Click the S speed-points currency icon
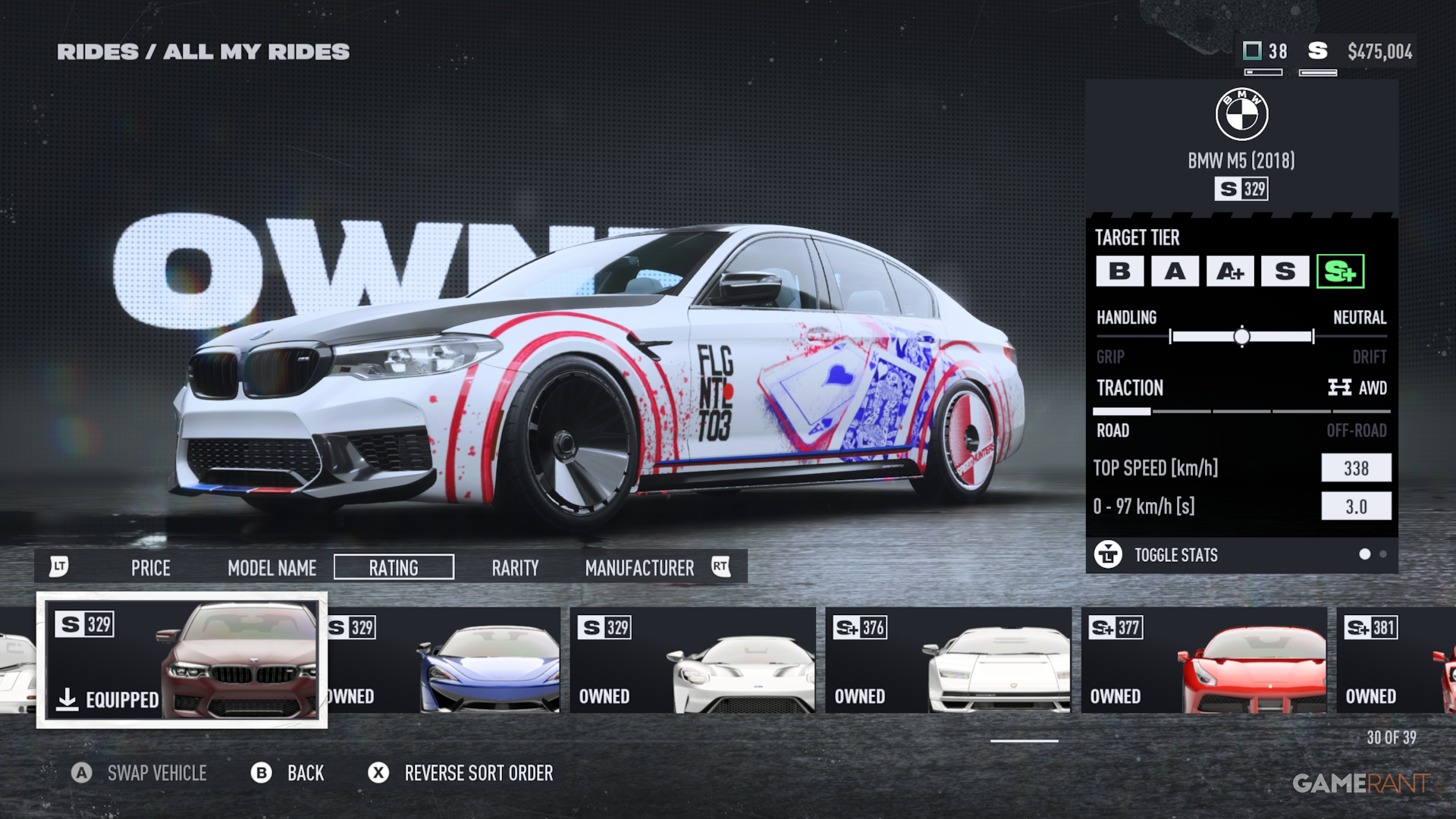1456x819 pixels. [1317, 52]
